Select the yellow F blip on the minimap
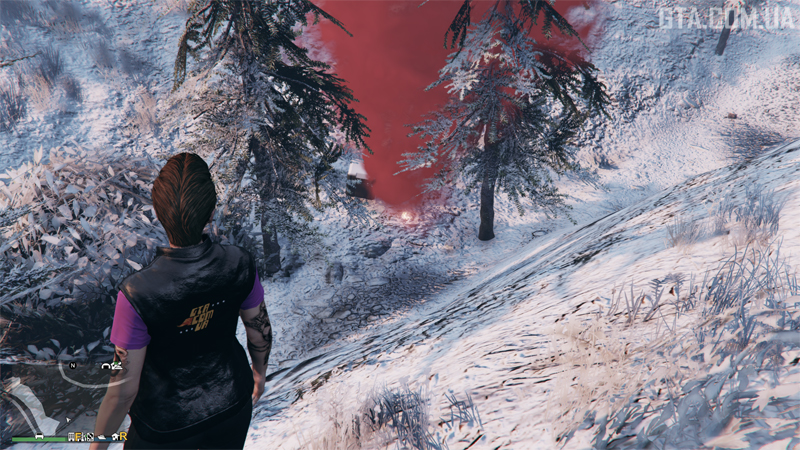The image size is (800, 450). [x=78, y=437]
